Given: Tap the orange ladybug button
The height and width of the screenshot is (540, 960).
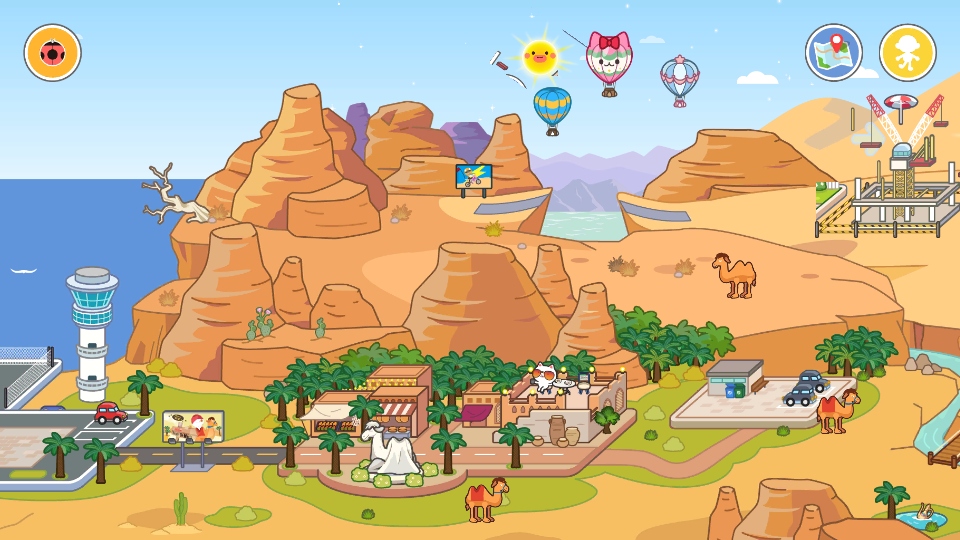Looking at the screenshot, I should coord(53,53).
